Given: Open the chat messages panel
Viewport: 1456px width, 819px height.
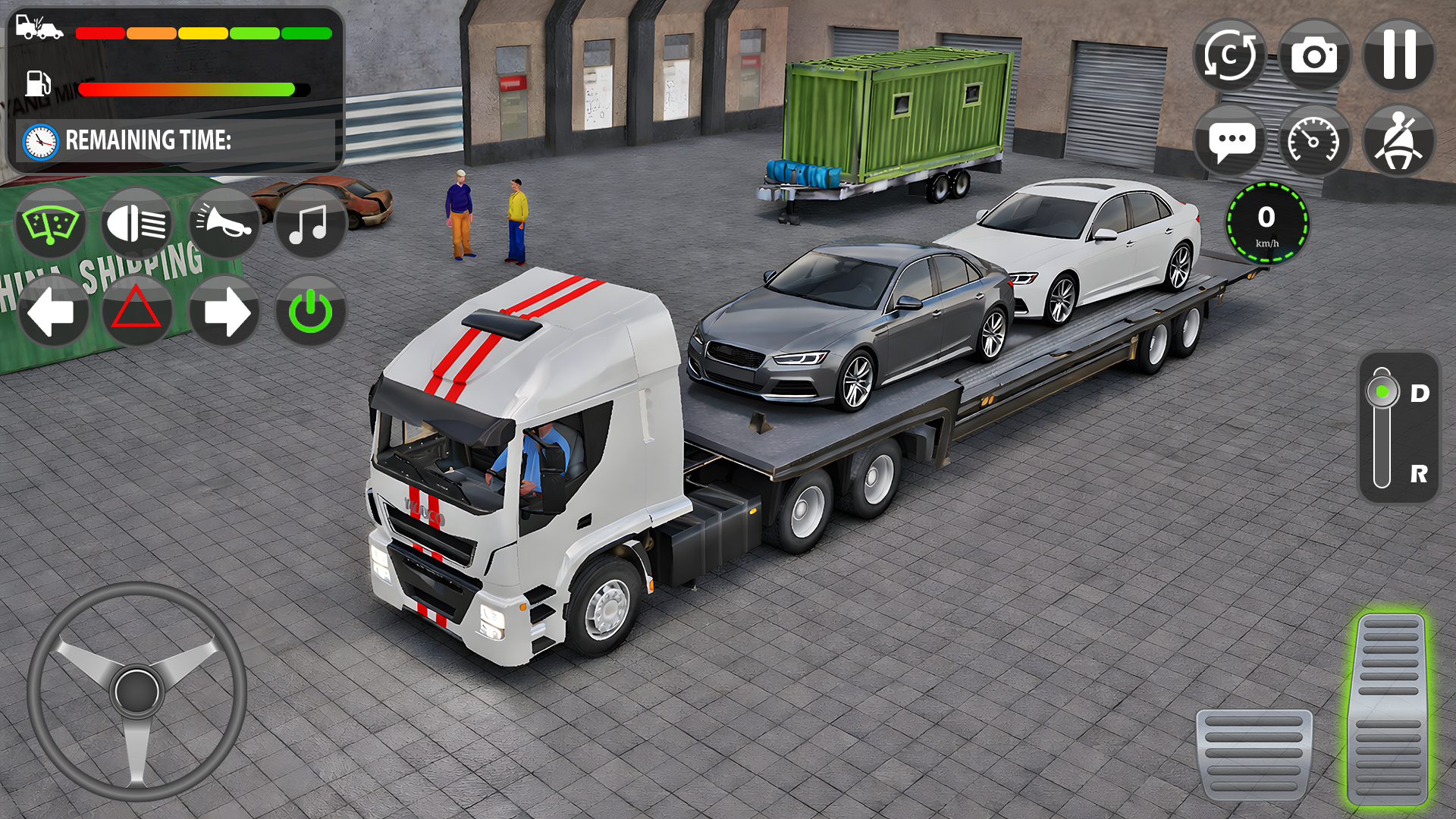Looking at the screenshot, I should 1232,139.
